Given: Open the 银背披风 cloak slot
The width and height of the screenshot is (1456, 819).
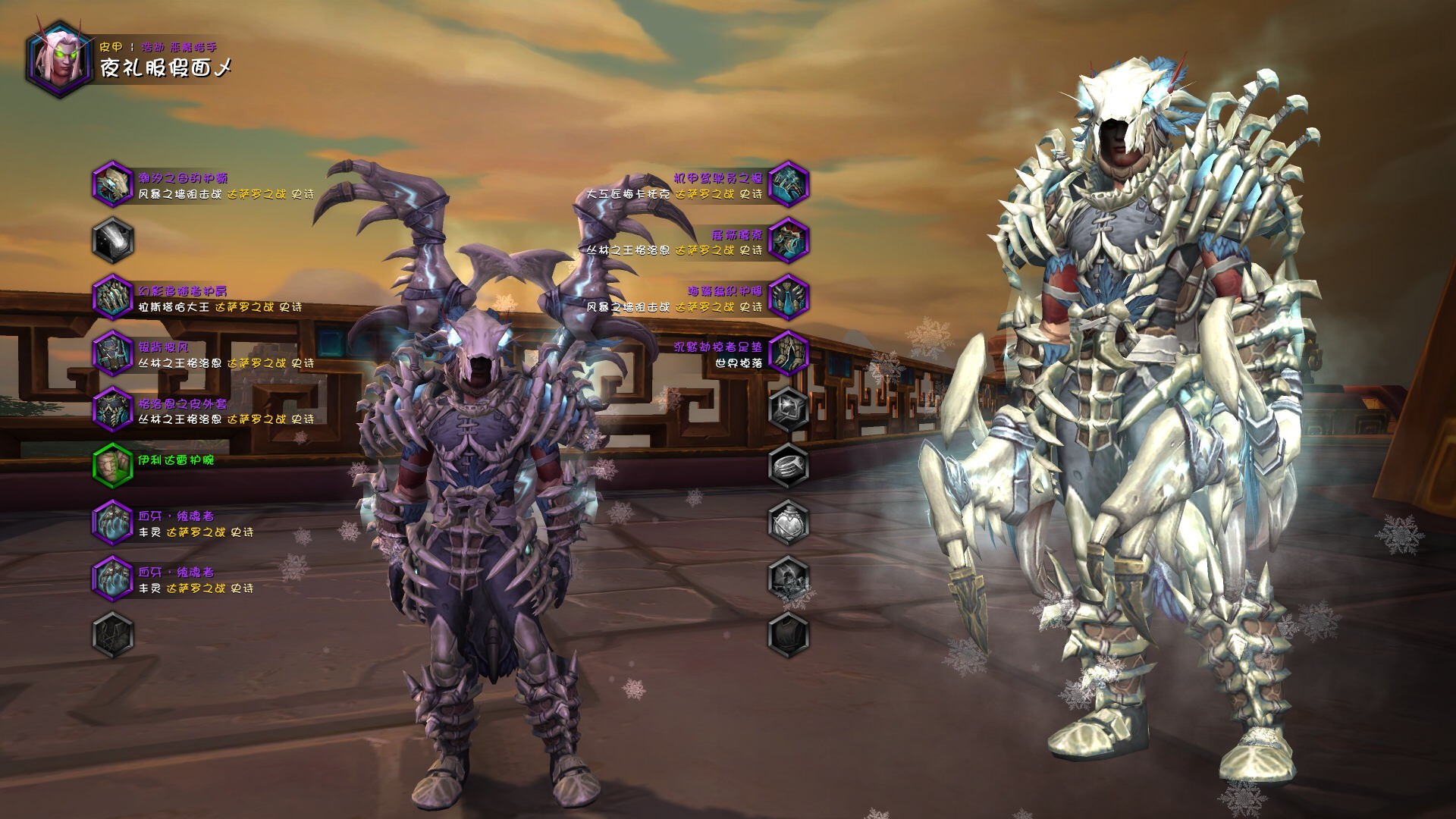Looking at the screenshot, I should [113, 353].
